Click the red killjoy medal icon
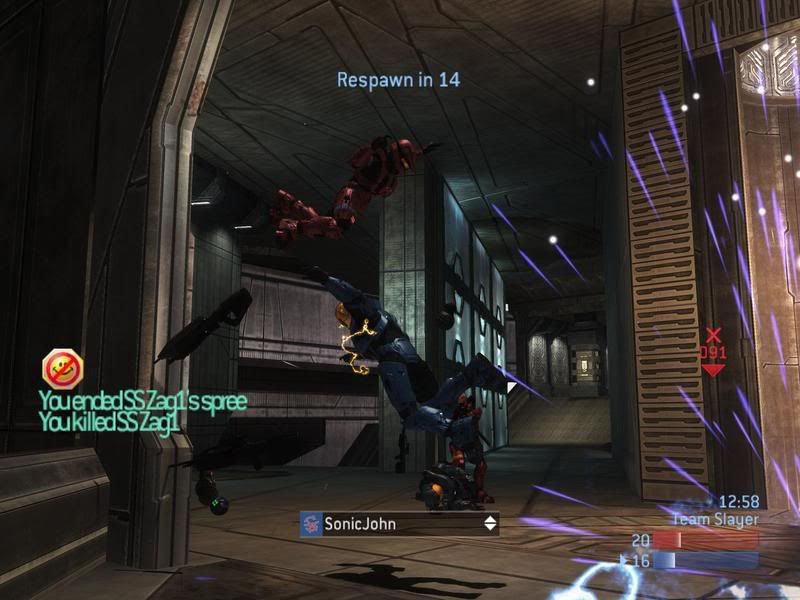 [x=62, y=368]
